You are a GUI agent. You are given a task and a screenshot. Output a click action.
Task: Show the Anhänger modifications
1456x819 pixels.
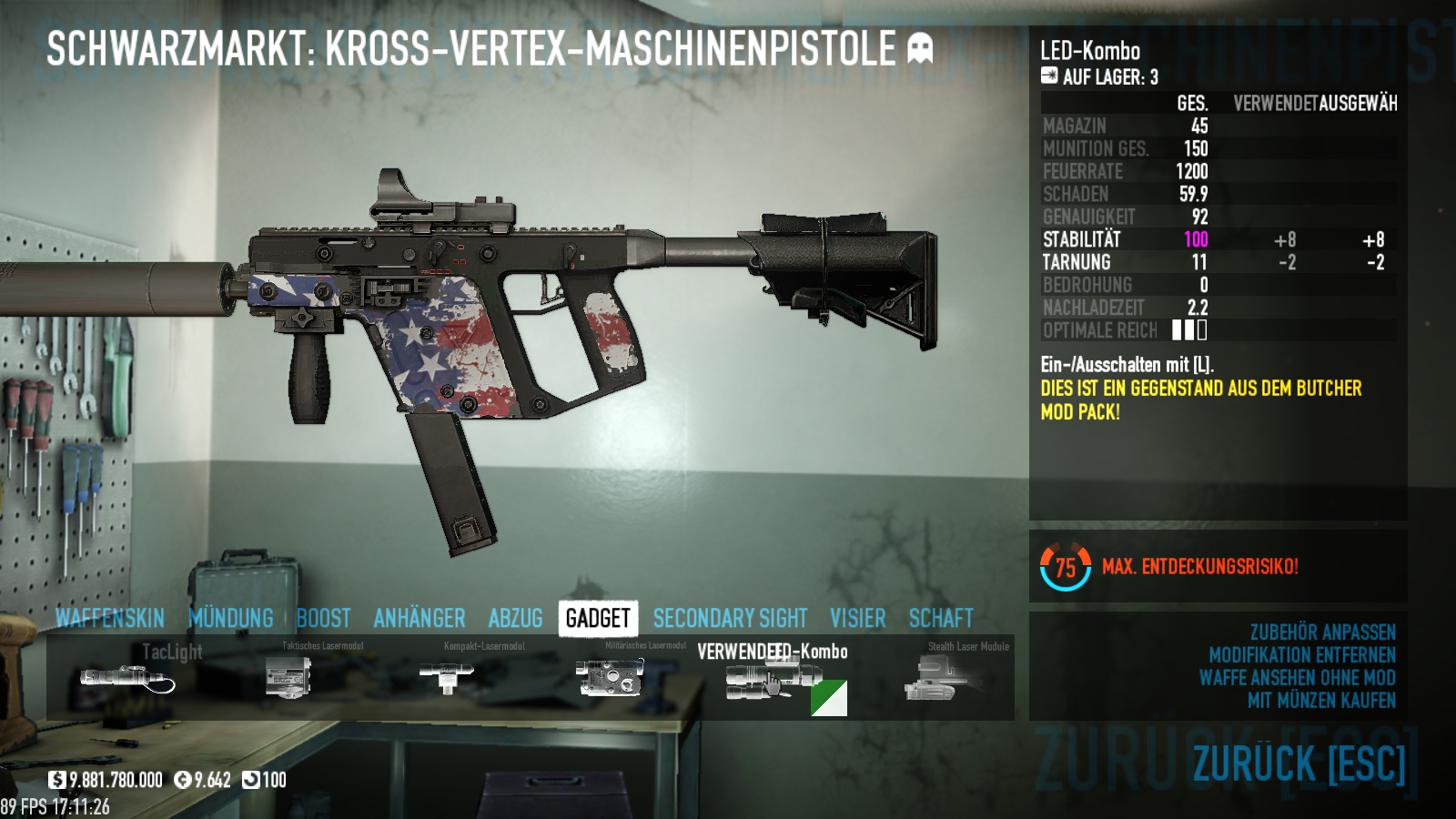tap(419, 619)
